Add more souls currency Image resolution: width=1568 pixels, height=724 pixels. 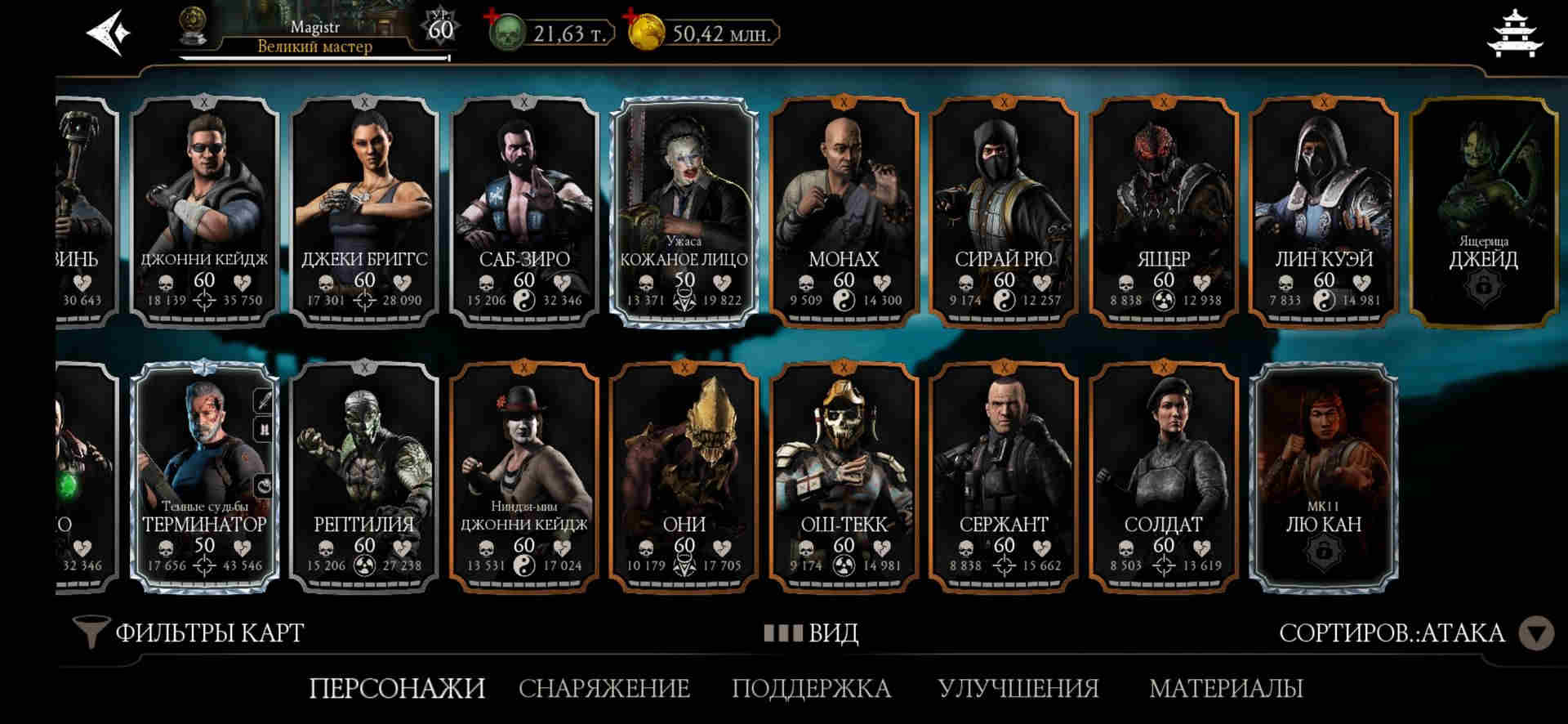click(492, 16)
